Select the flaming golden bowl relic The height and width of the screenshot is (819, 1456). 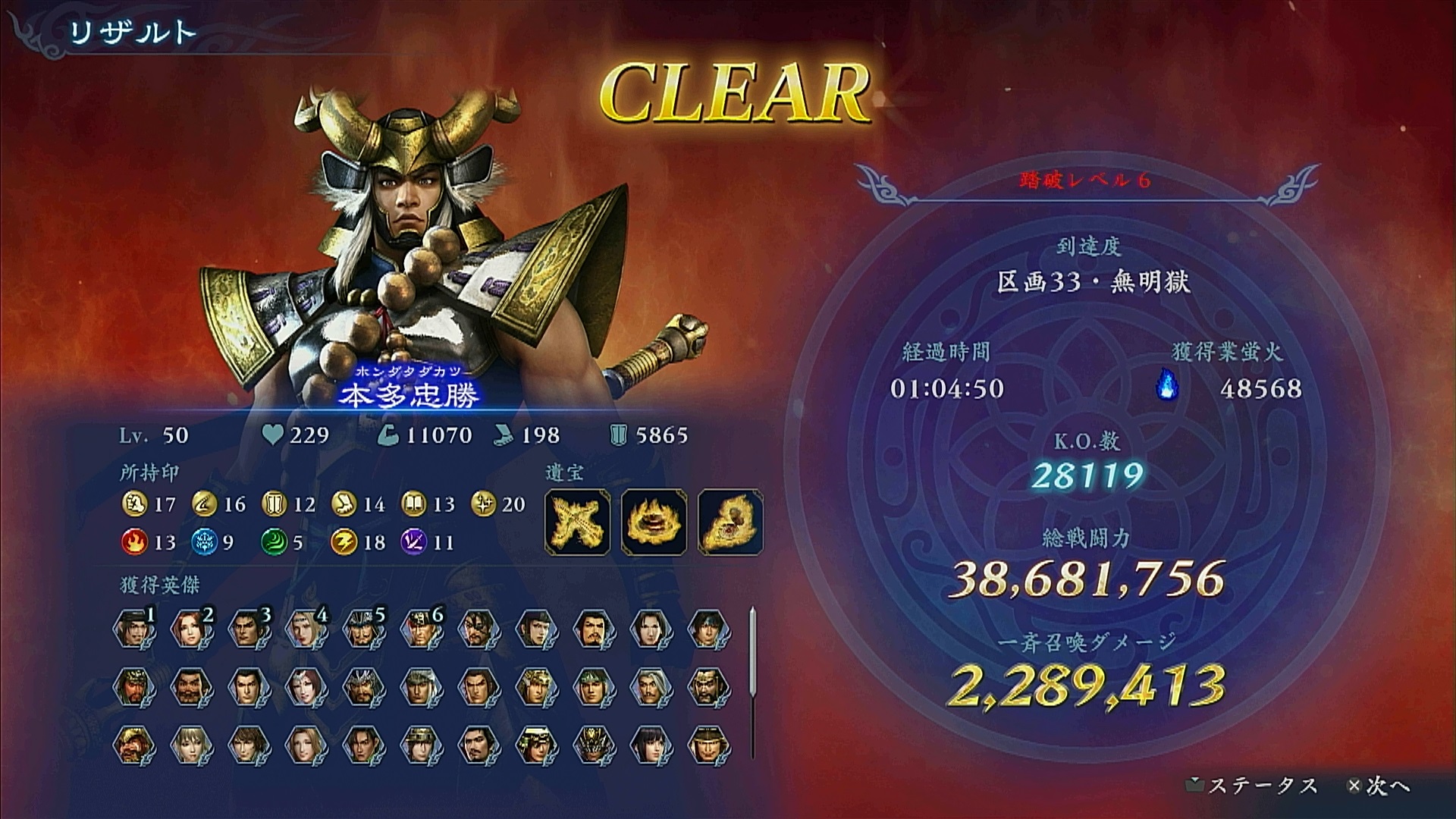click(654, 521)
